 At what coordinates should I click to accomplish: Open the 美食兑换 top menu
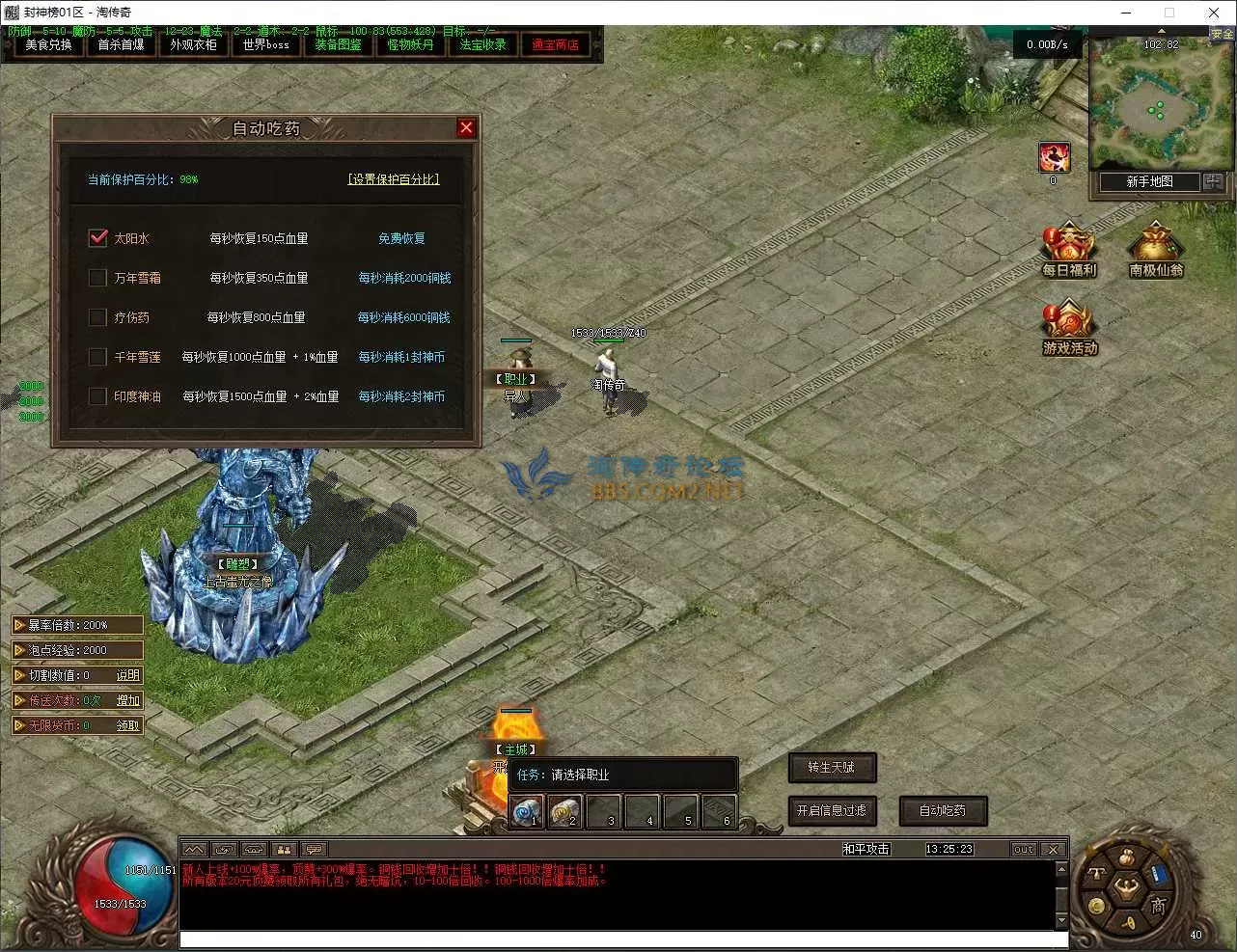click(x=48, y=44)
